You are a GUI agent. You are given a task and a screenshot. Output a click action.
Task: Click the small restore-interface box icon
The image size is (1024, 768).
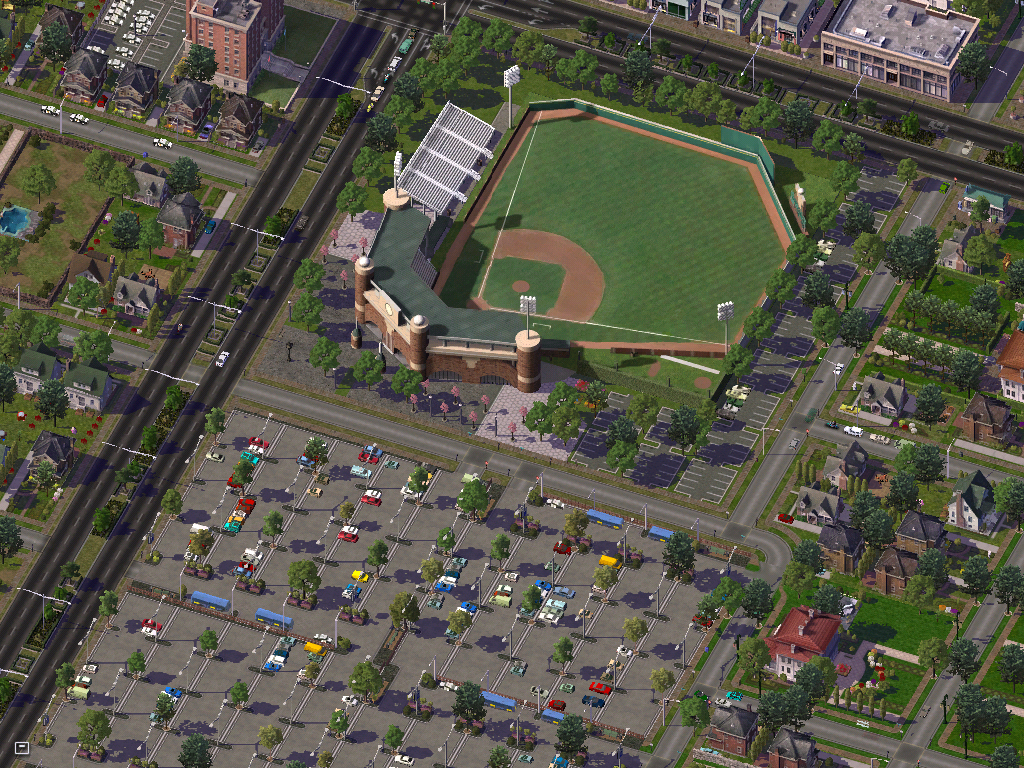click(x=22, y=747)
